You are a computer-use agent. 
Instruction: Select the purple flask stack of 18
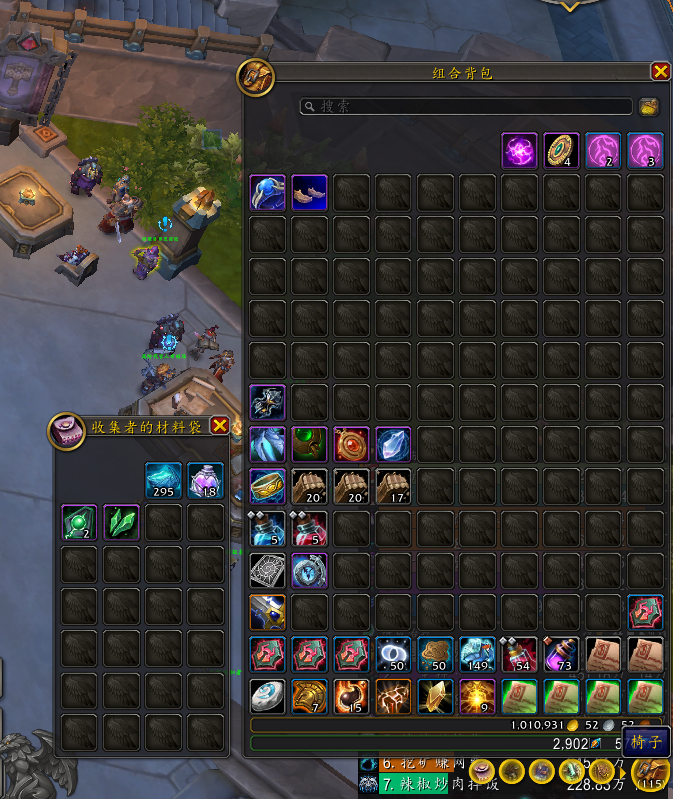point(205,480)
